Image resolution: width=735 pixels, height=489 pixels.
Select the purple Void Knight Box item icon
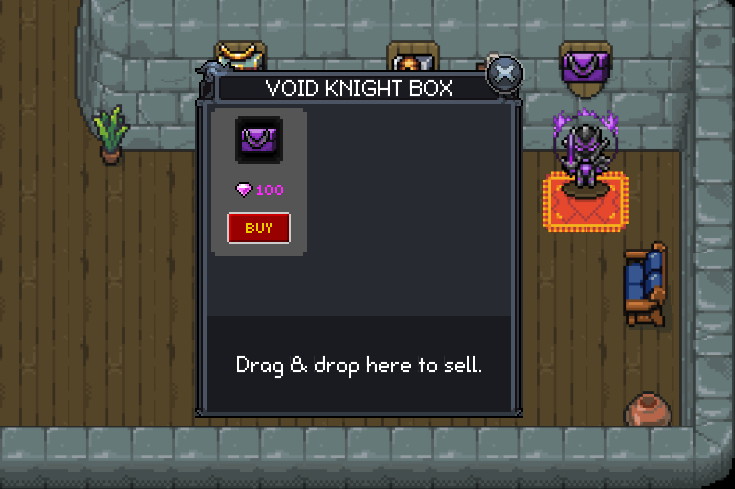click(x=259, y=140)
